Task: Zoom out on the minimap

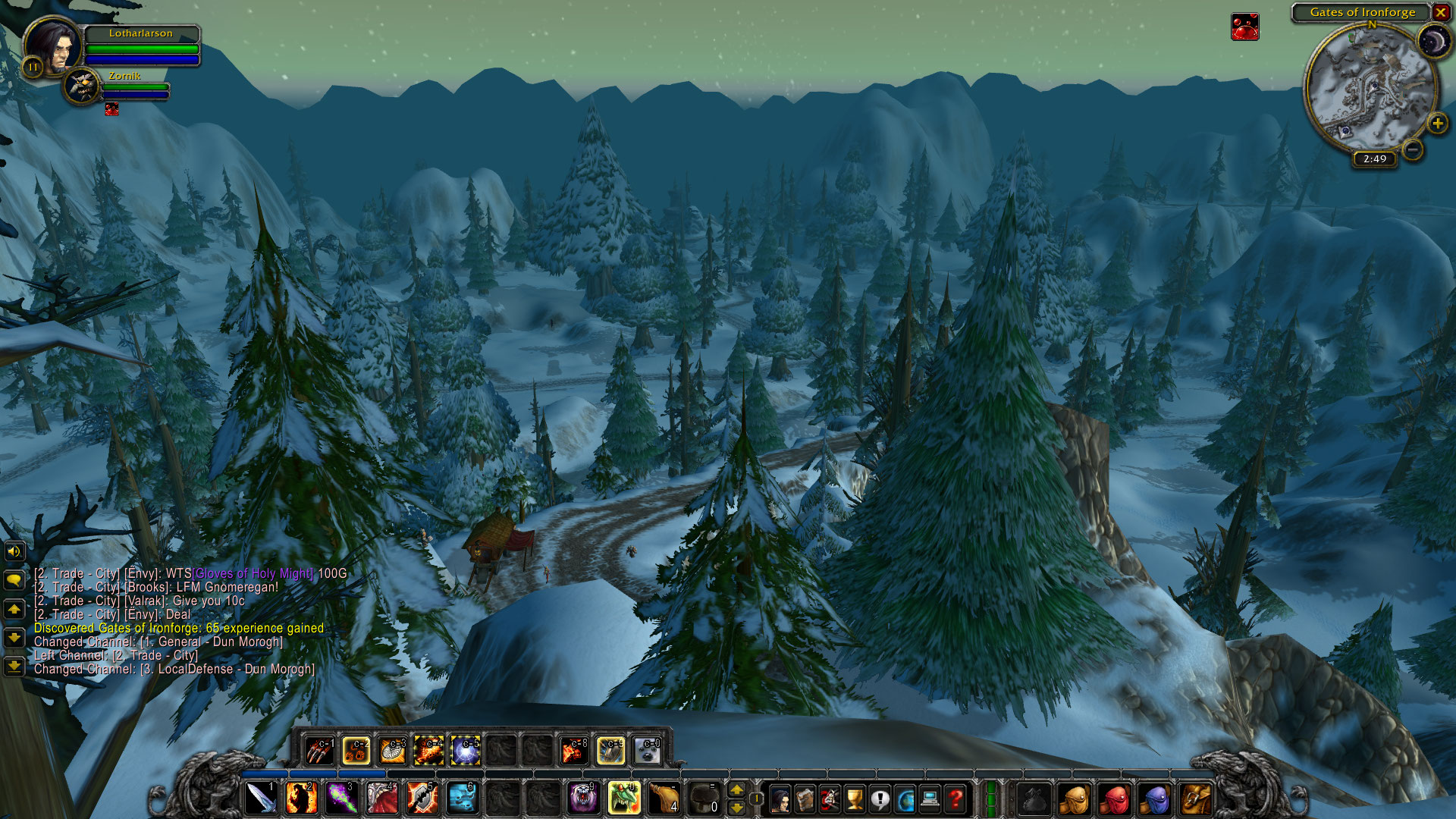Action: click(1412, 149)
